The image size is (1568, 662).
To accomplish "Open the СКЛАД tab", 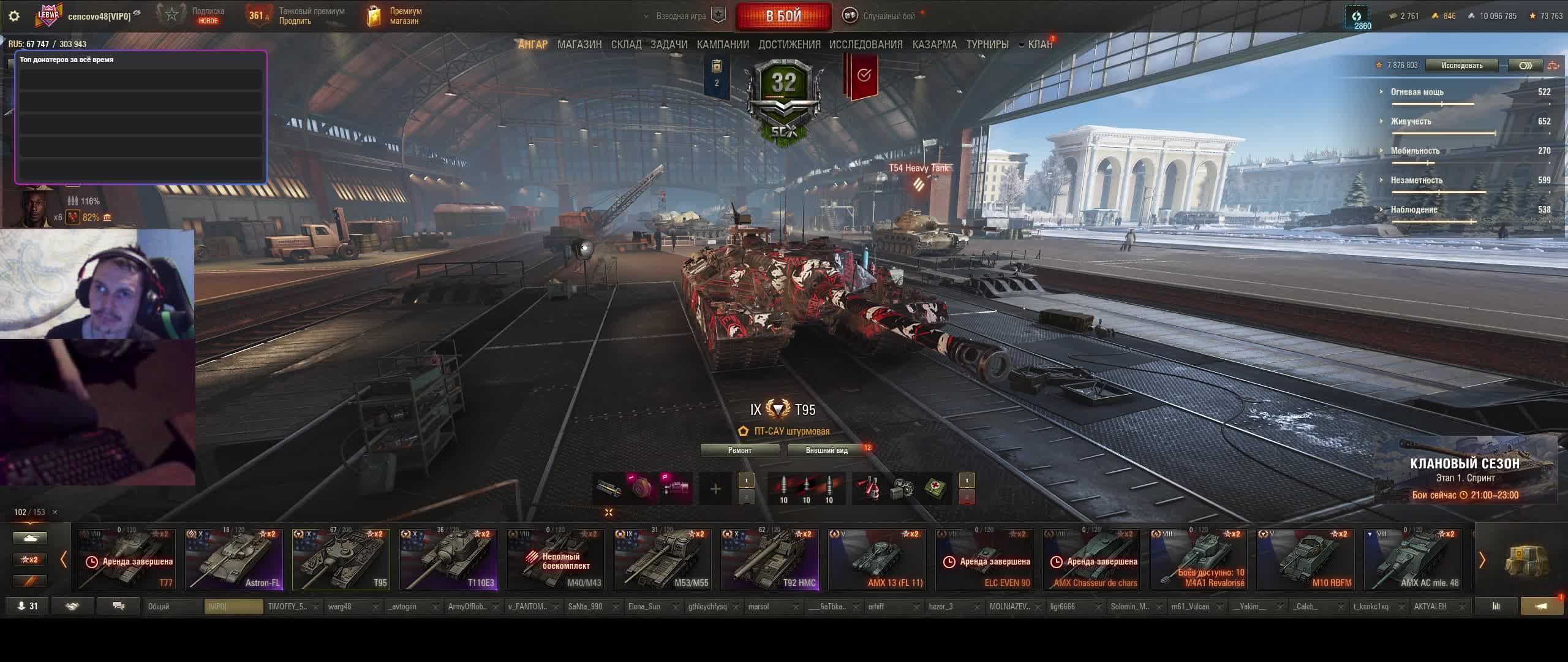I will 626,45.
